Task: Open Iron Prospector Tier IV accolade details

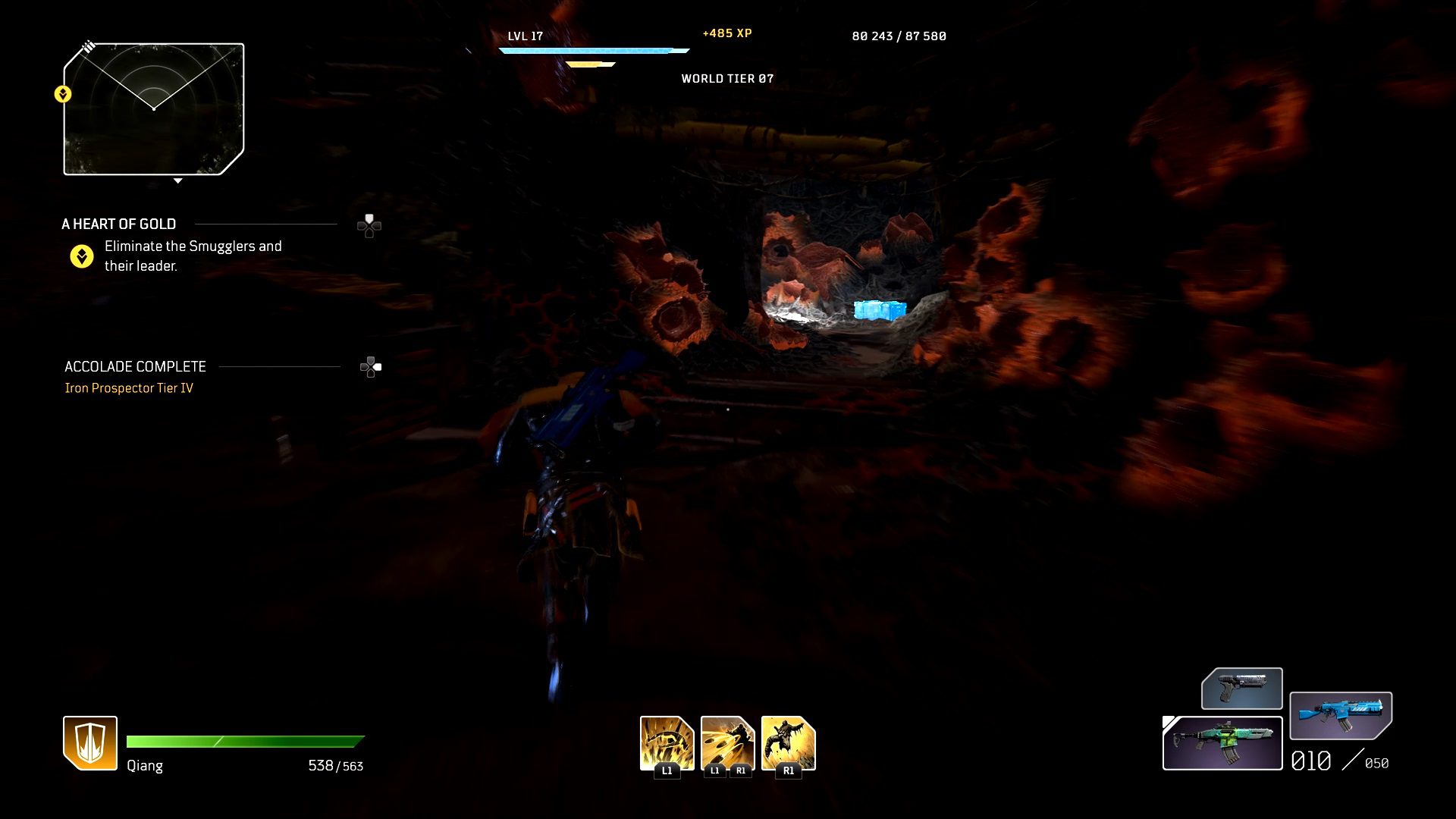Action: click(130, 387)
